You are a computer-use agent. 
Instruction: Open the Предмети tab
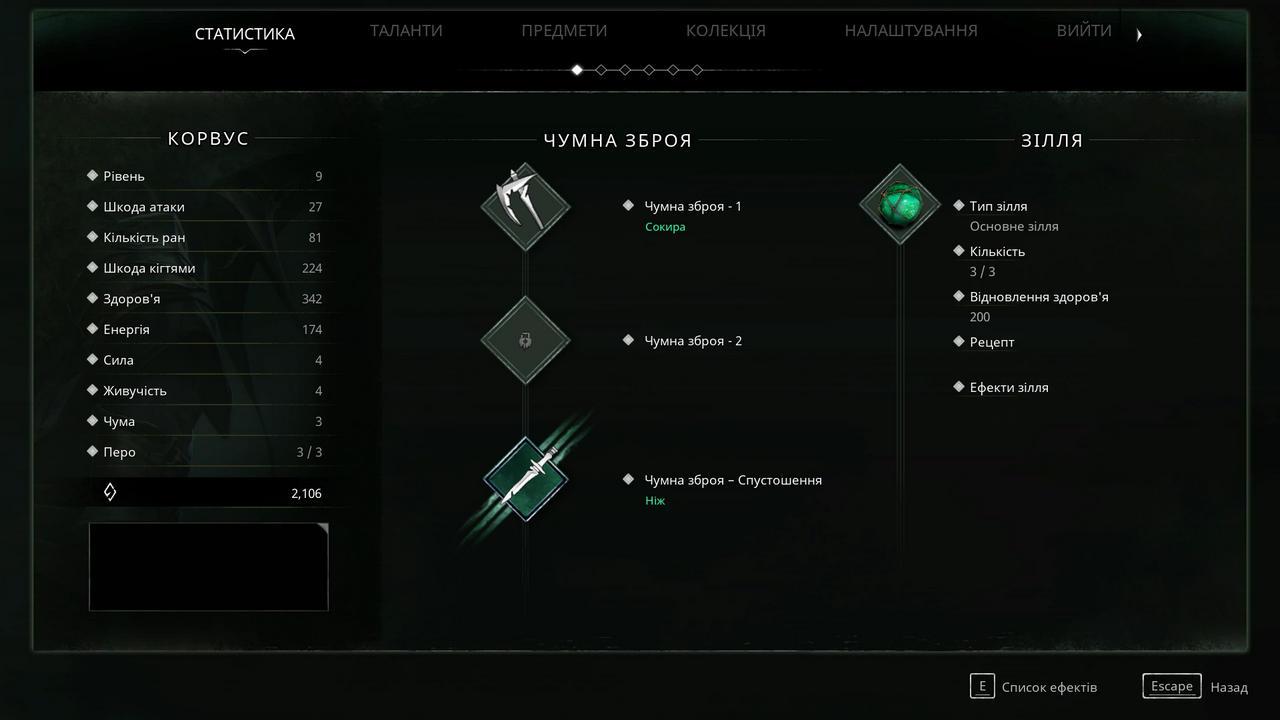(x=564, y=31)
